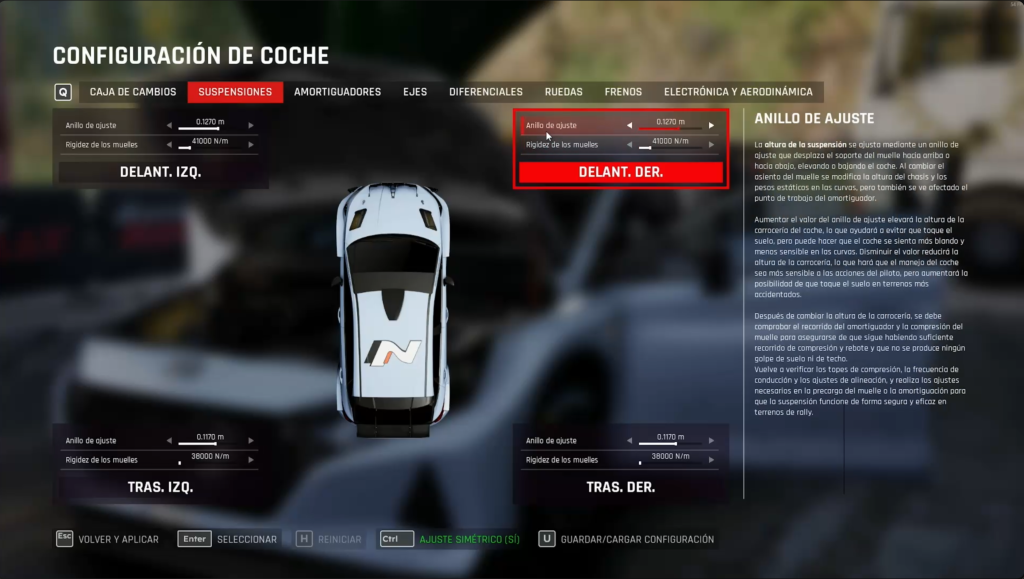Select the Suspensiones tab

pos(235,92)
